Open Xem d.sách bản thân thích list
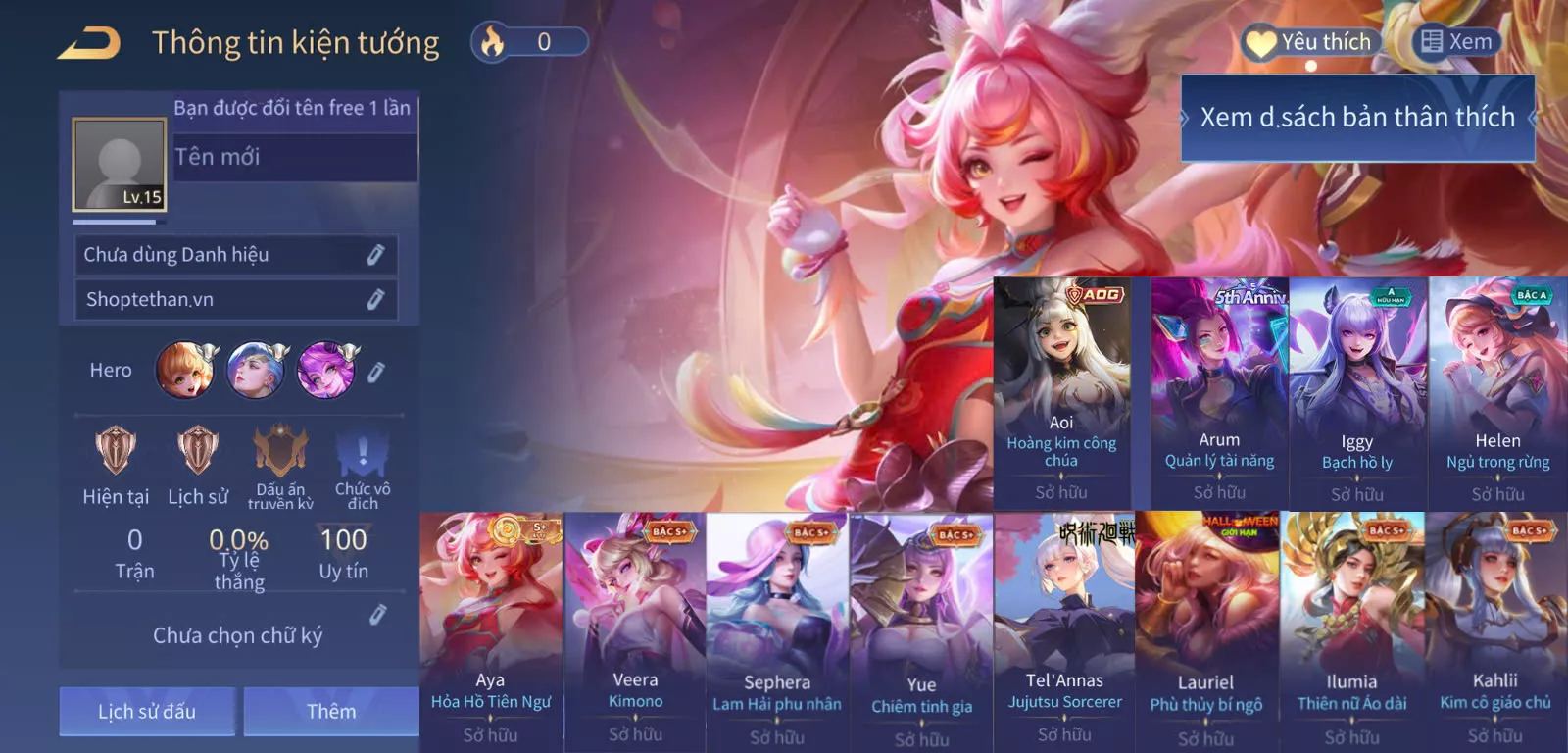1568x753 pixels. tap(1357, 118)
